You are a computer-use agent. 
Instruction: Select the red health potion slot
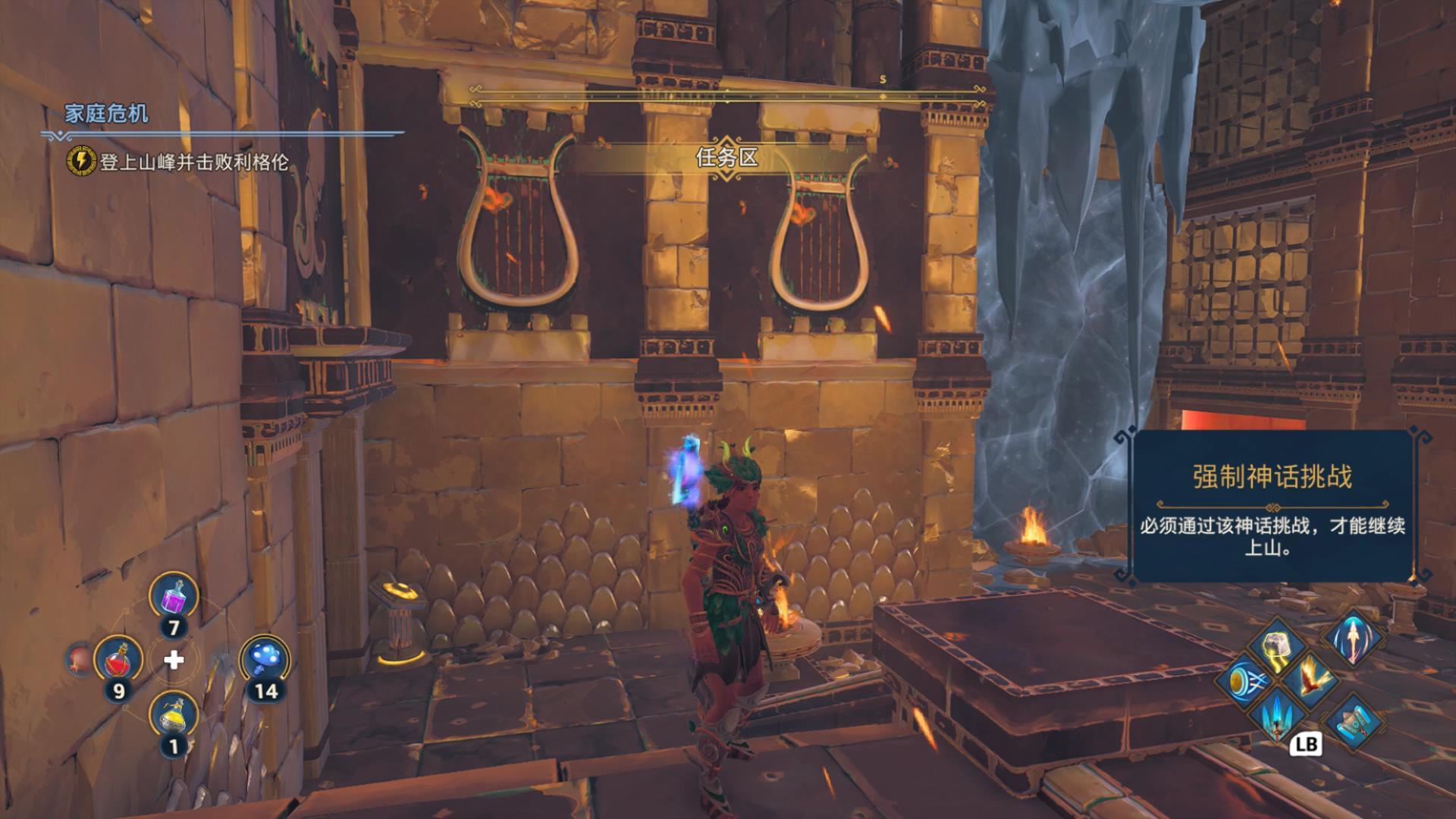pyautogui.click(x=118, y=658)
